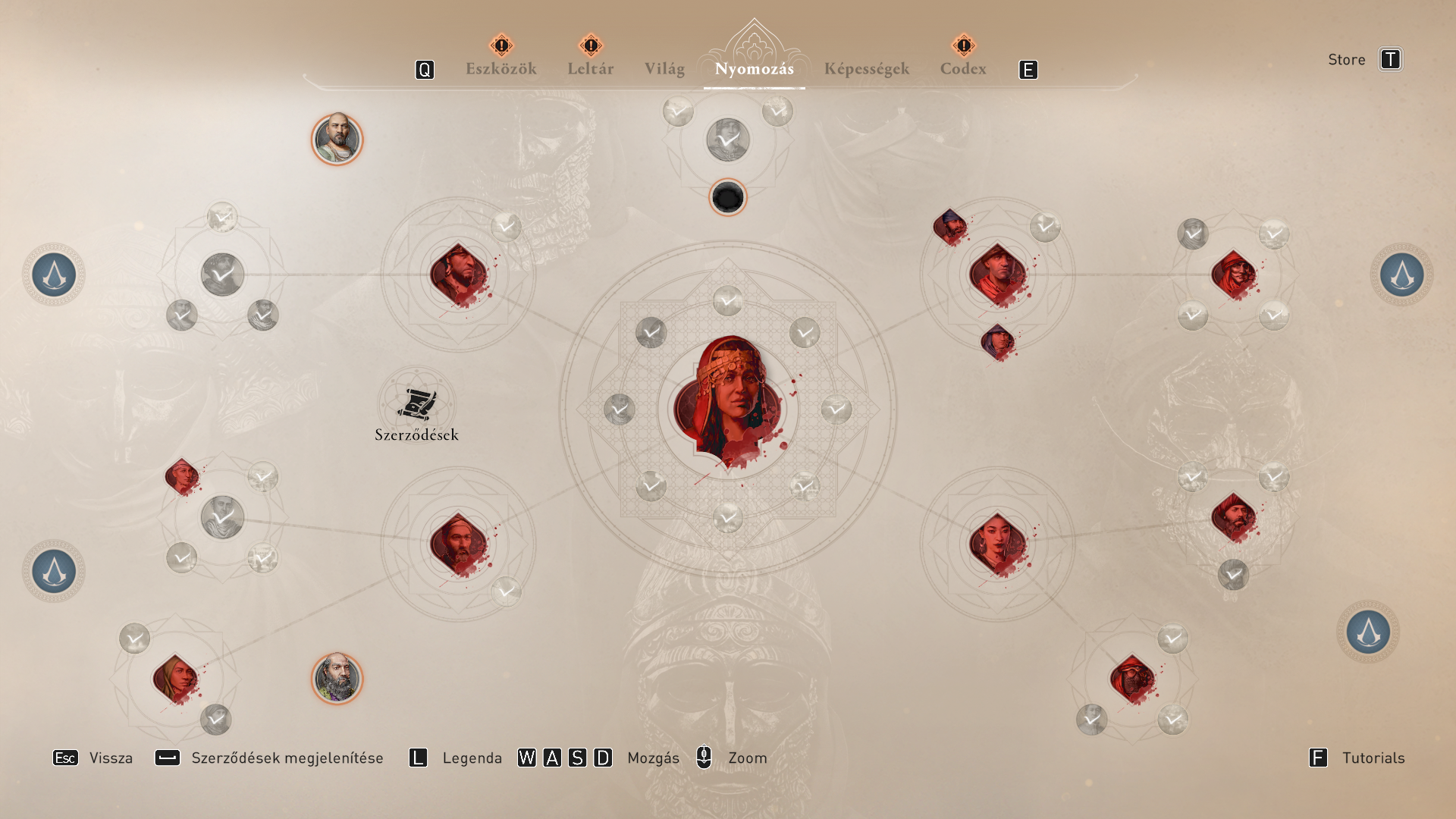
Task: Choose the bald man portrait with orange ring
Action: tap(337, 140)
